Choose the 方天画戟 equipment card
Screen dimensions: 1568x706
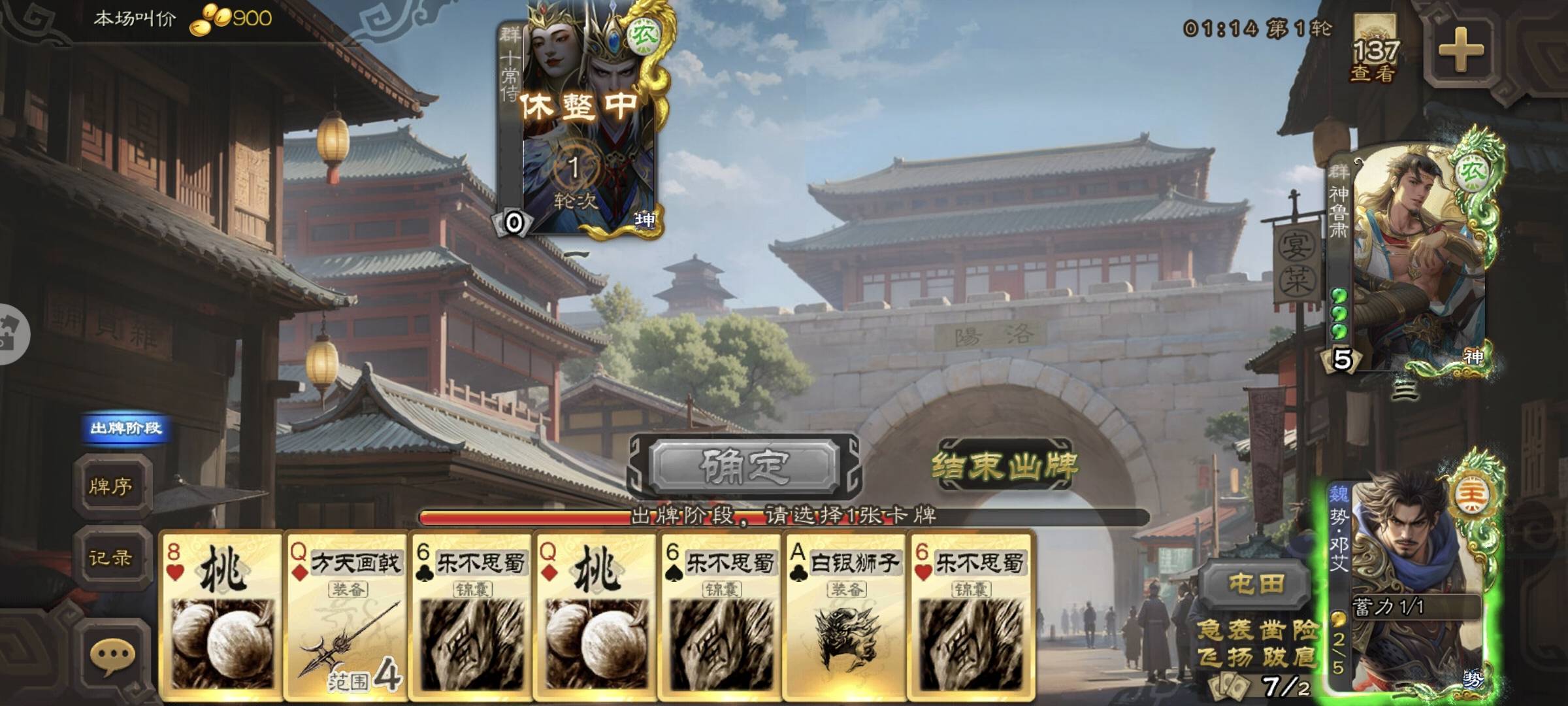(x=346, y=614)
